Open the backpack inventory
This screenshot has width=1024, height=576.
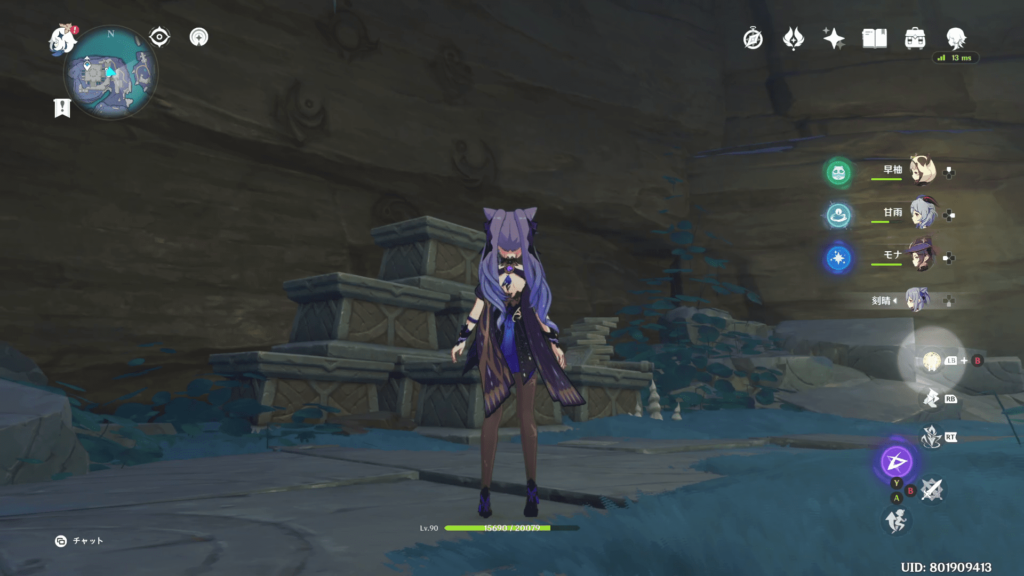915,38
